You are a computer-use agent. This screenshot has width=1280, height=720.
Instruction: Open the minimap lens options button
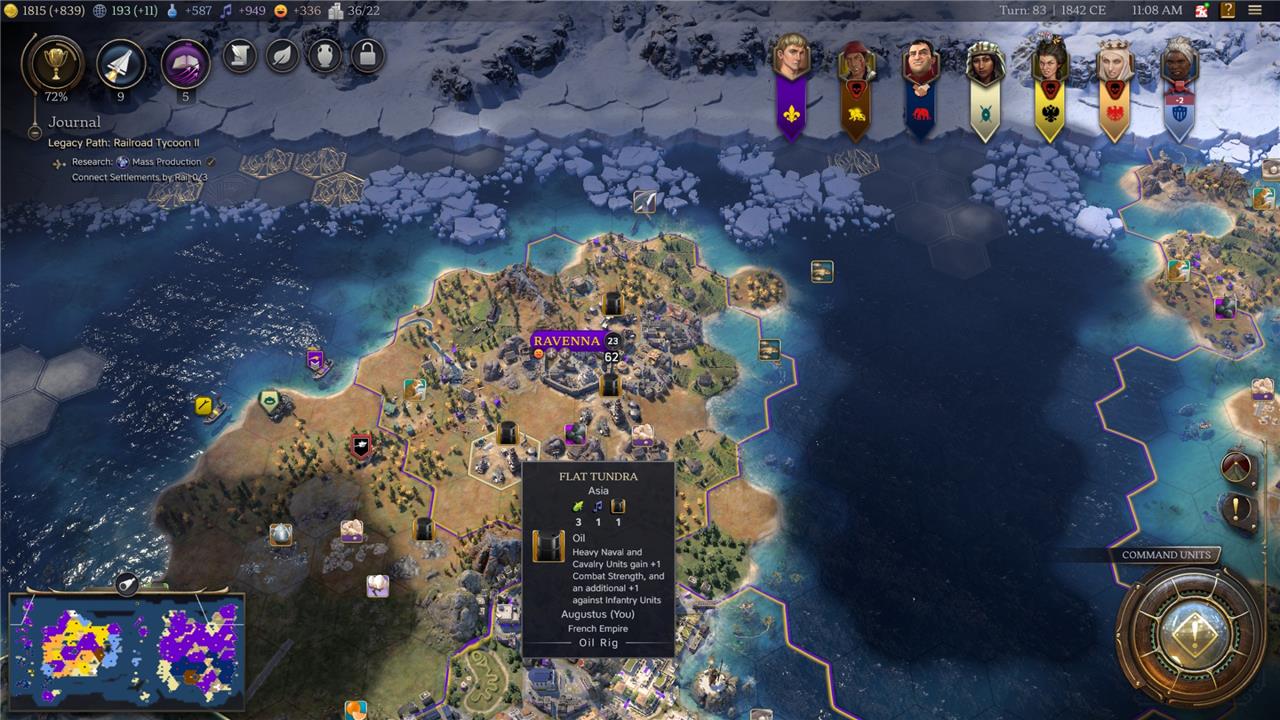coord(126,584)
